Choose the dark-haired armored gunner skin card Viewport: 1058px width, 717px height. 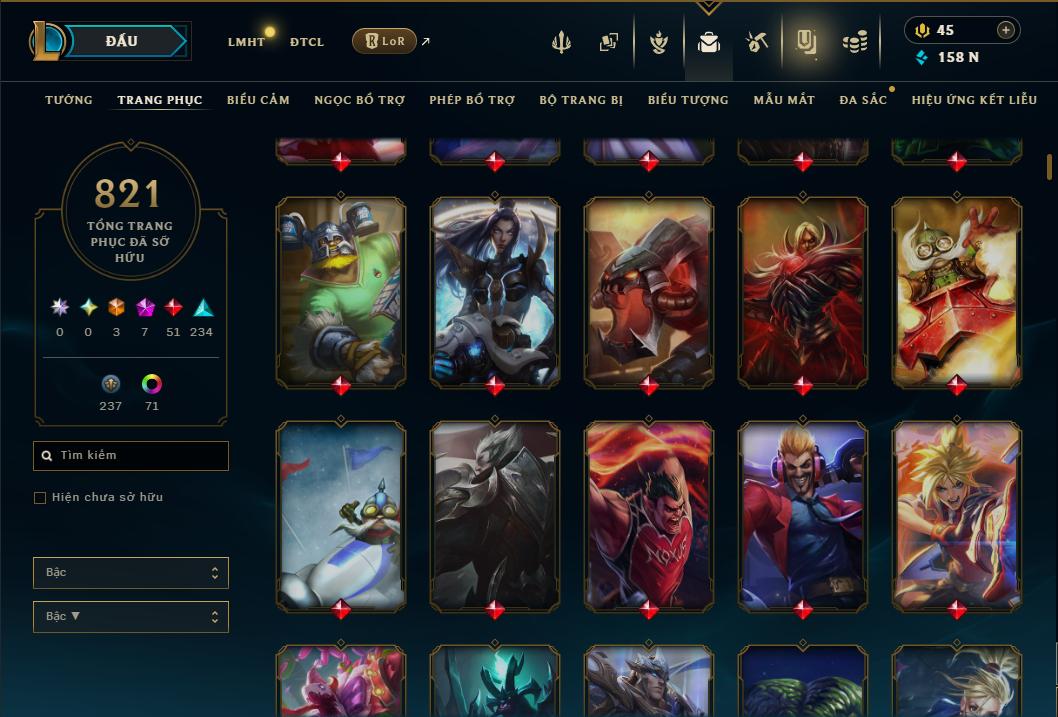pyautogui.click(x=495, y=290)
